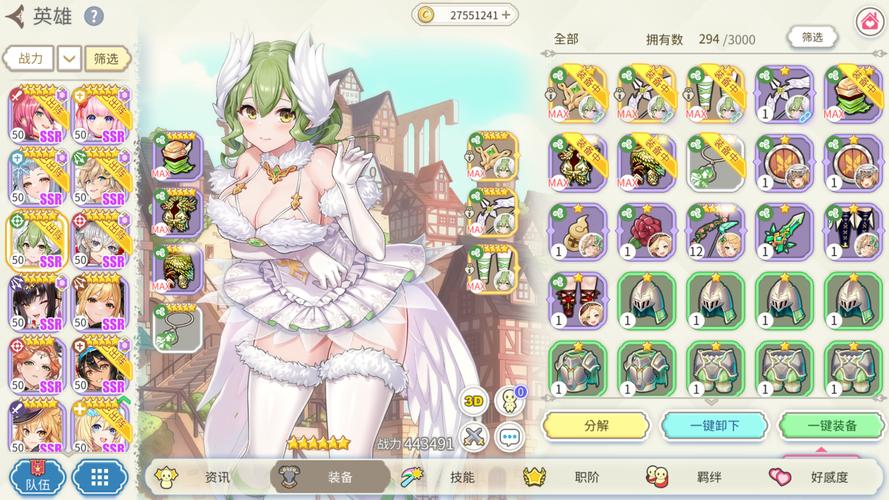
Task: Toggle the 3D model view
Action: [474, 401]
